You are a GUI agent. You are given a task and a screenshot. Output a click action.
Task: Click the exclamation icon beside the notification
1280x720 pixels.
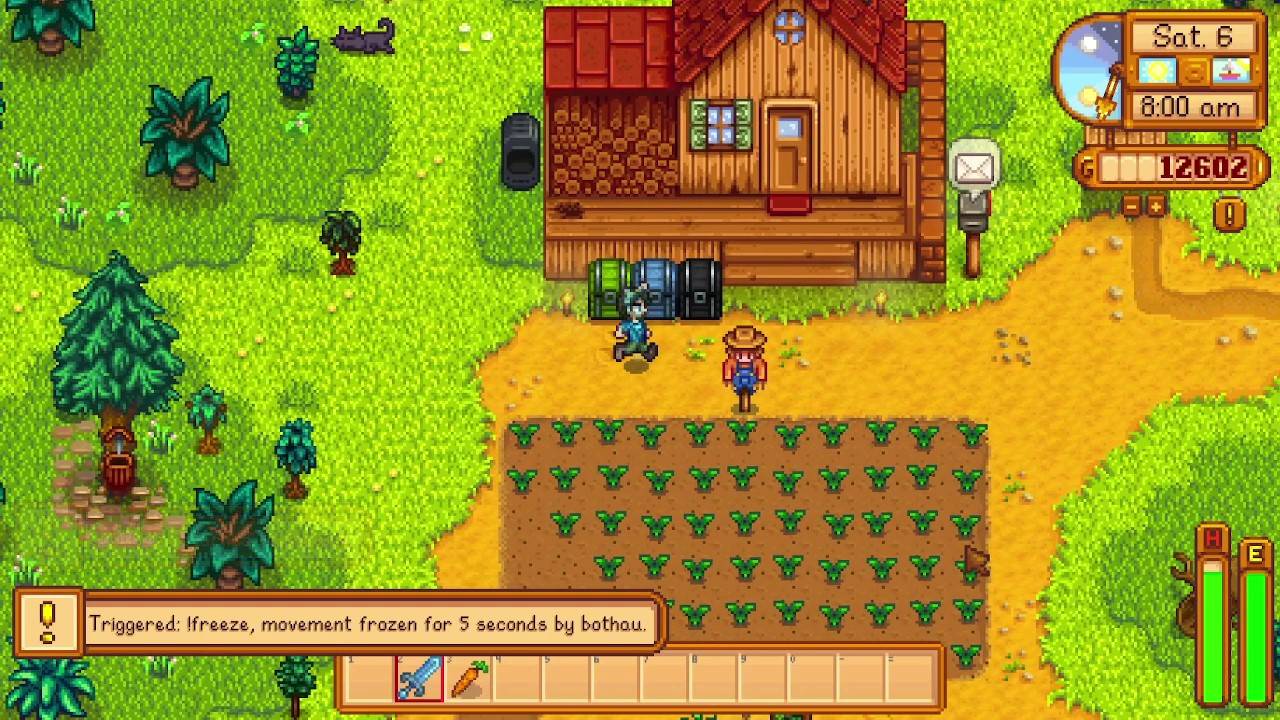coord(47,620)
